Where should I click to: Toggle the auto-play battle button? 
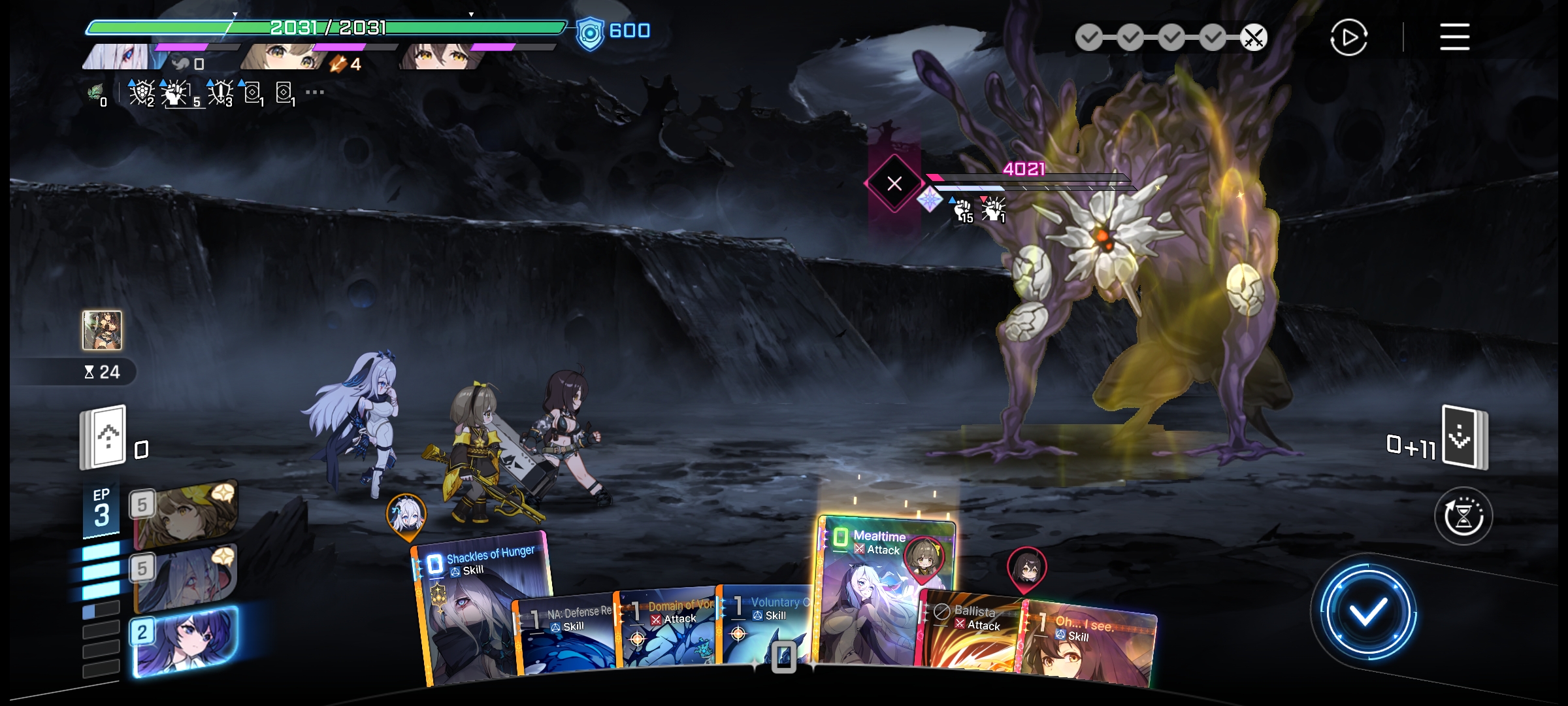point(1348,37)
